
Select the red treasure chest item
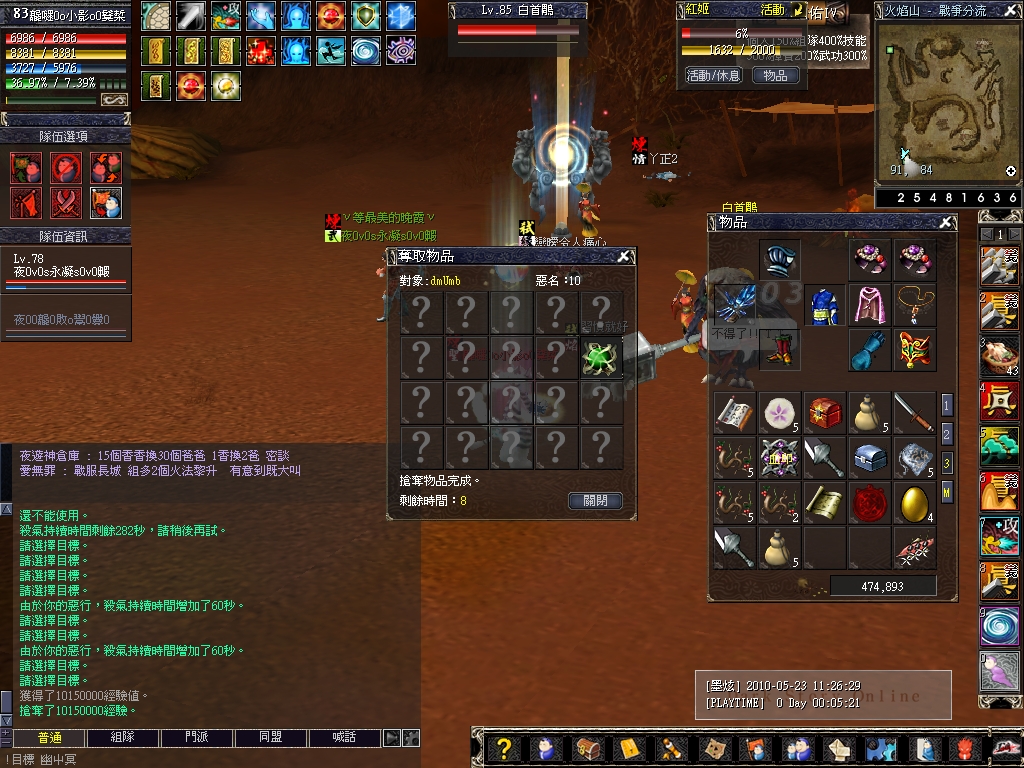click(x=824, y=412)
